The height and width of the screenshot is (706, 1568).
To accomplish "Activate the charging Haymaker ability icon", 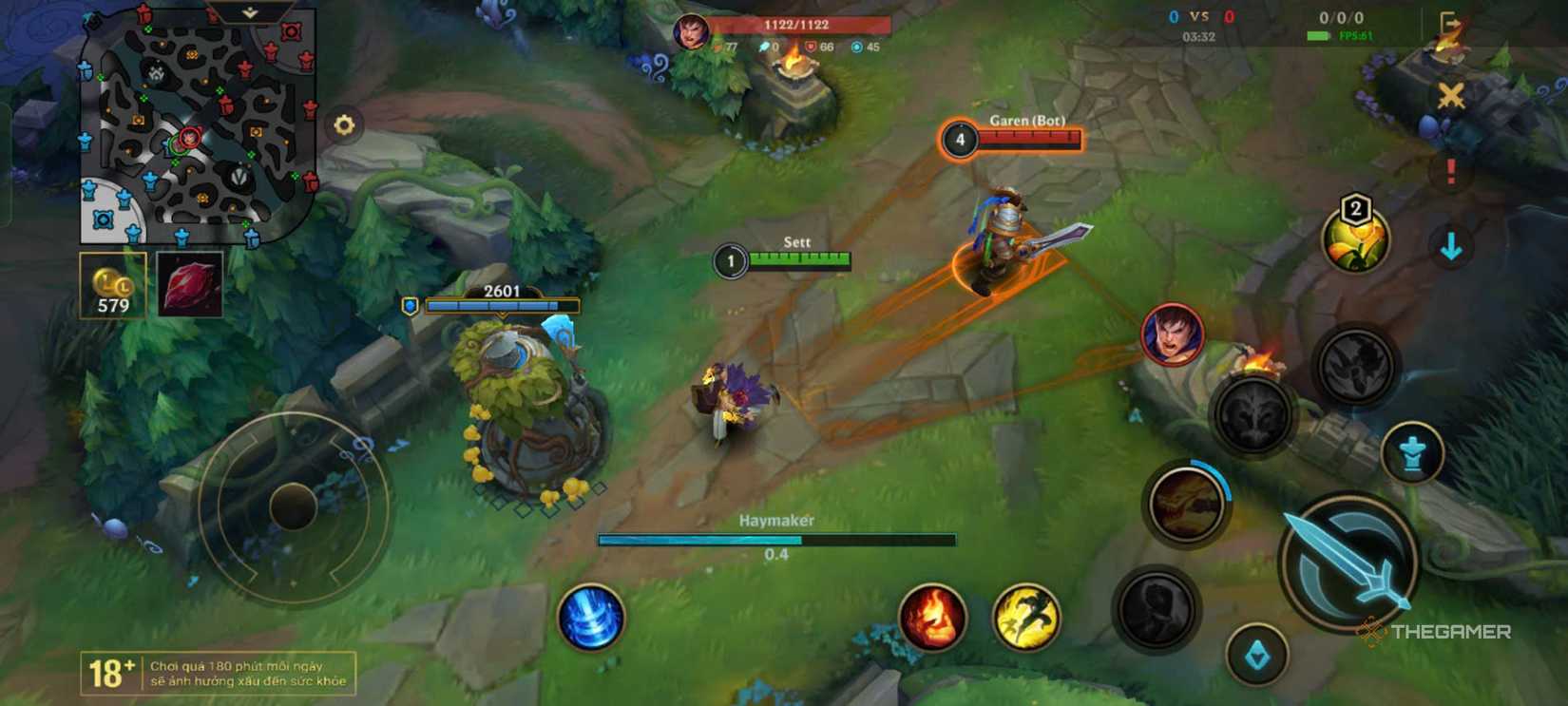I will pos(1186,504).
